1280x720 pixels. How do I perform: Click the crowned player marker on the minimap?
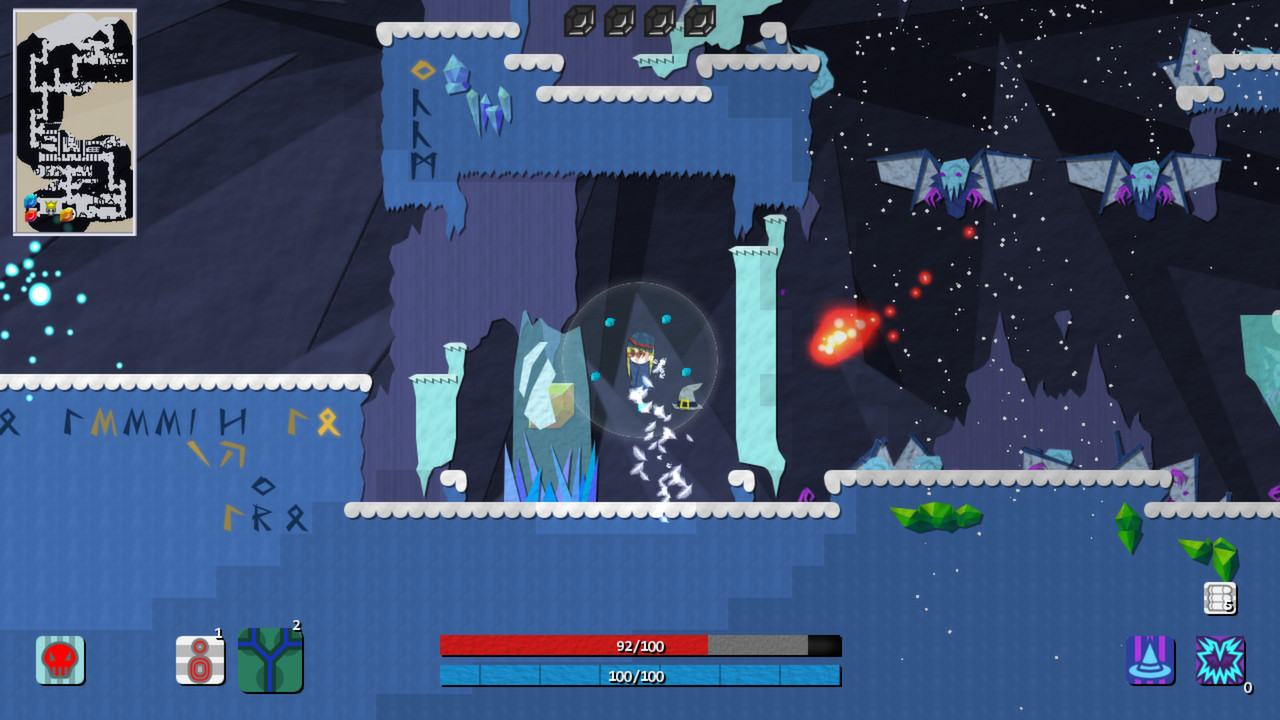[50, 208]
